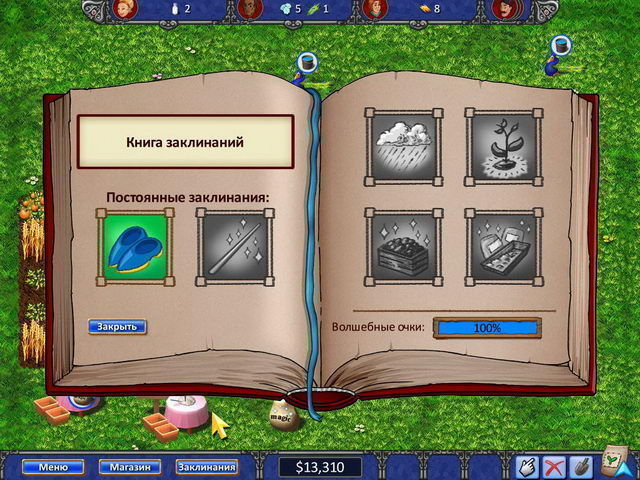
Task: Open the Магазин shop
Action: pos(130,466)
